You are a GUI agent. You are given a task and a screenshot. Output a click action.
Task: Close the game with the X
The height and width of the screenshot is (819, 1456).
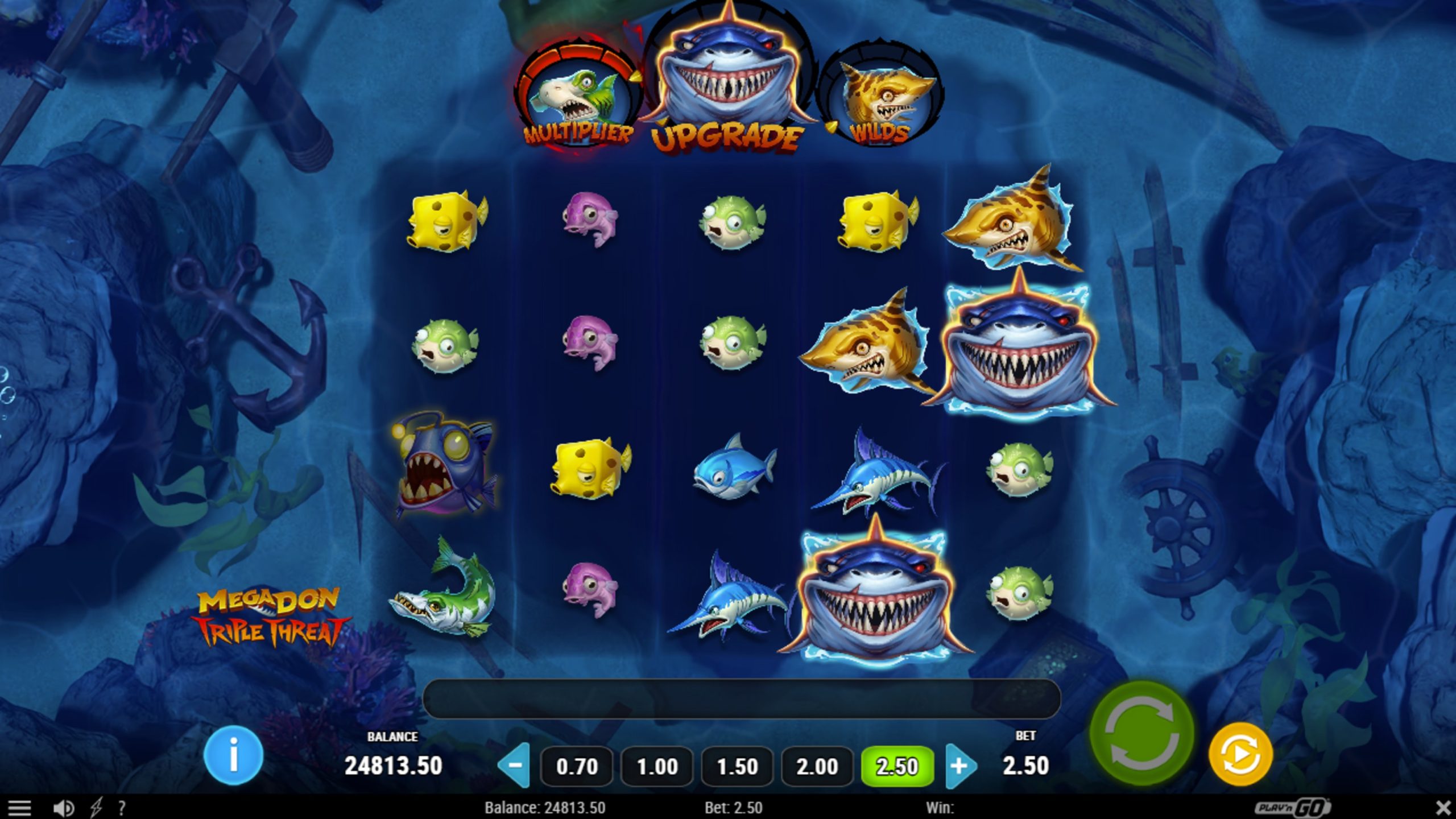(1443, 808)
